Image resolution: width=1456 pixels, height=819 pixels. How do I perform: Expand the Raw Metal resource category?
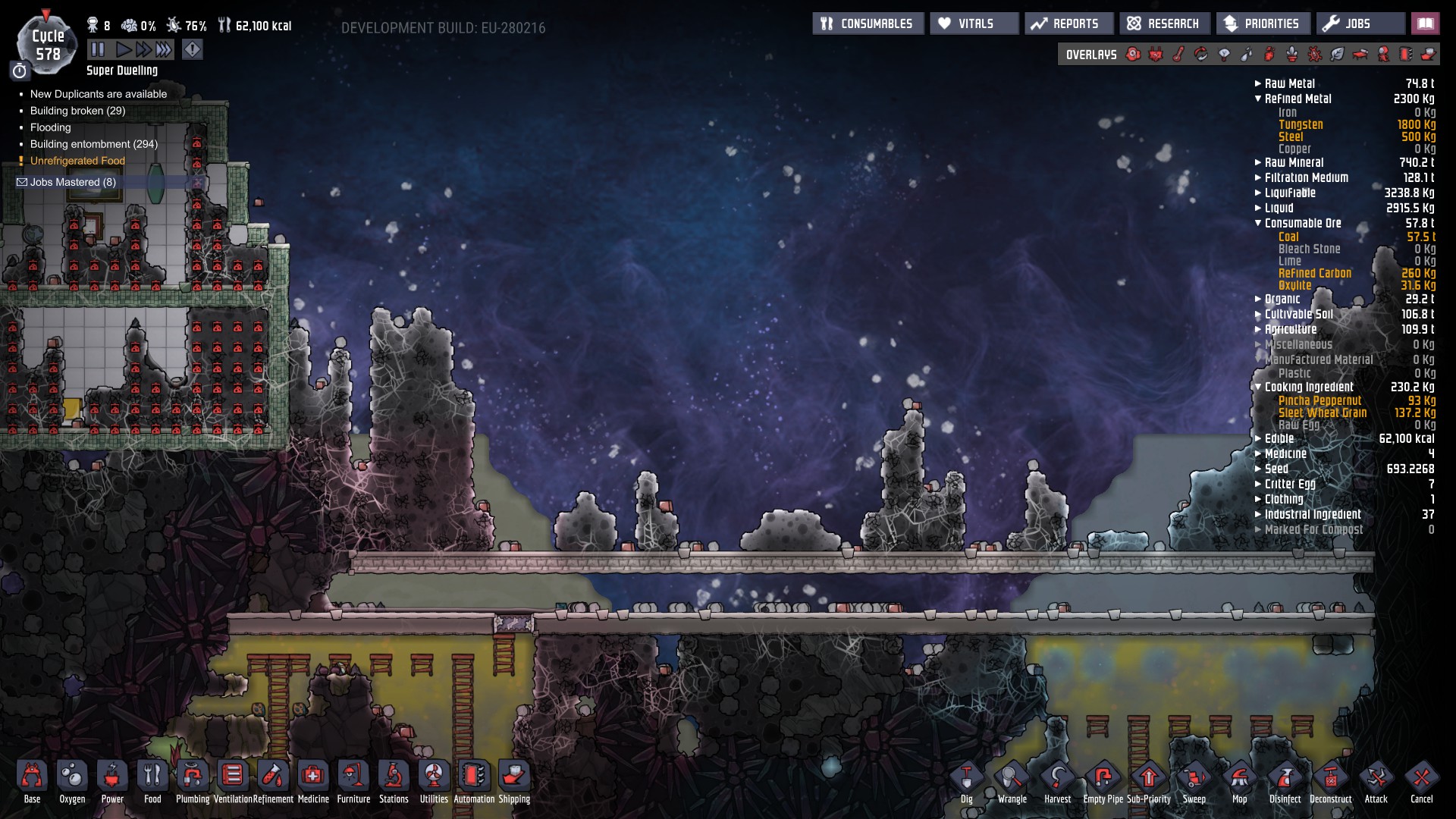coord(1289,83)
